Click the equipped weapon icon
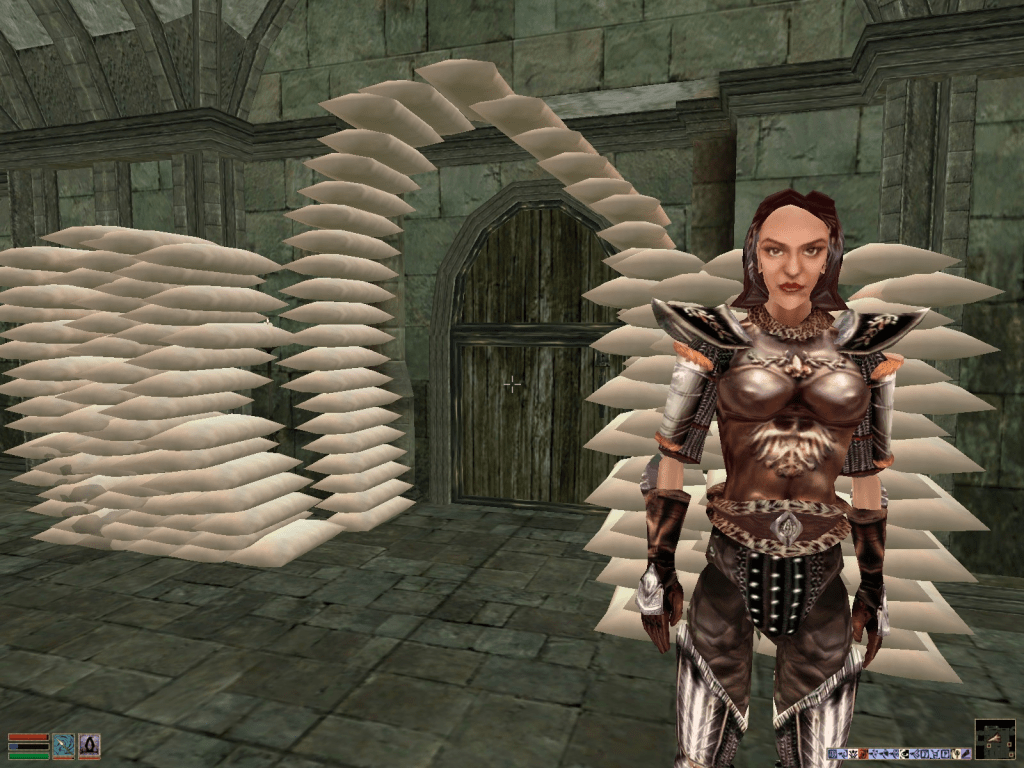1024x768 pixels. 64,745
